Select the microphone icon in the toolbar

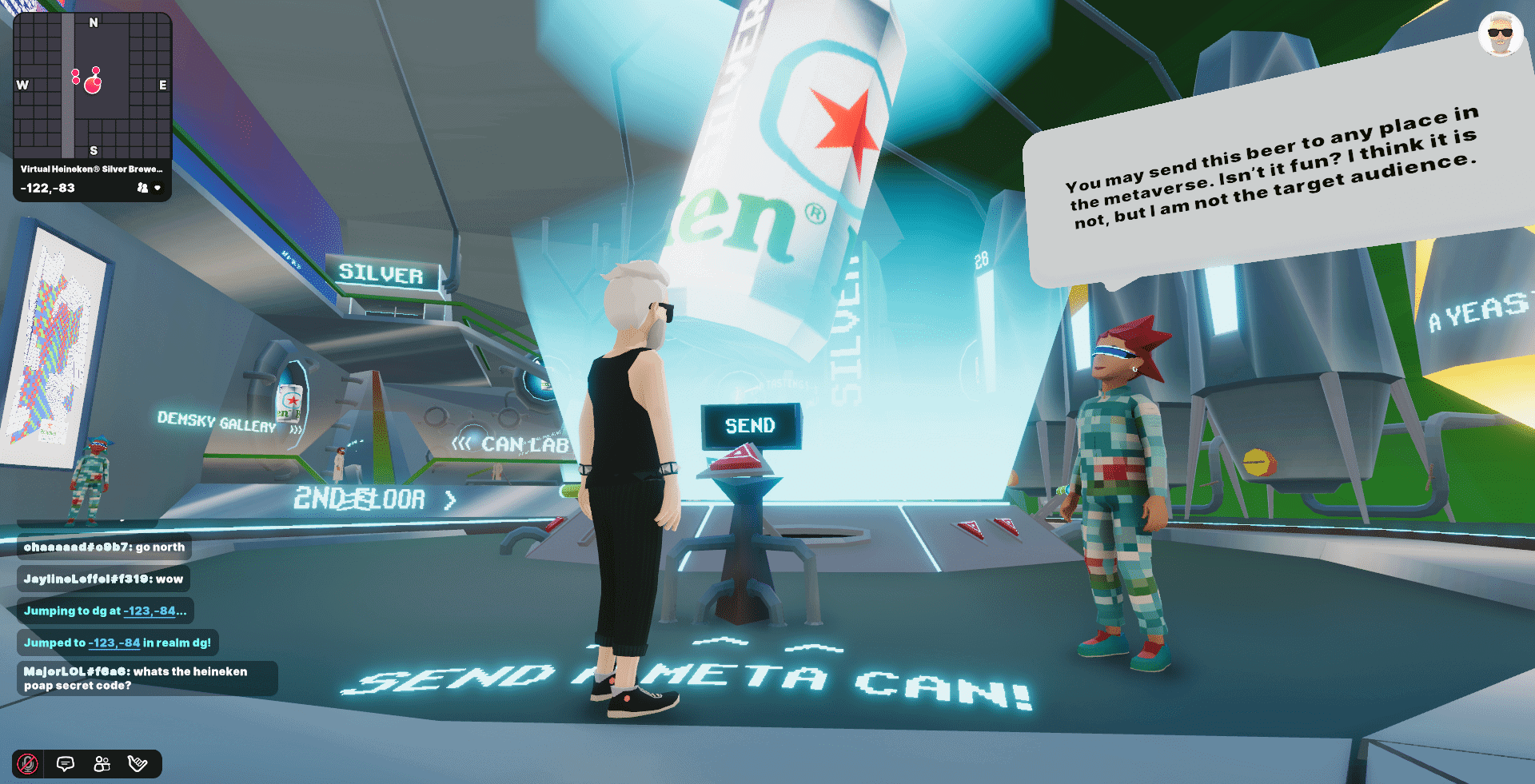click(28, 764)
